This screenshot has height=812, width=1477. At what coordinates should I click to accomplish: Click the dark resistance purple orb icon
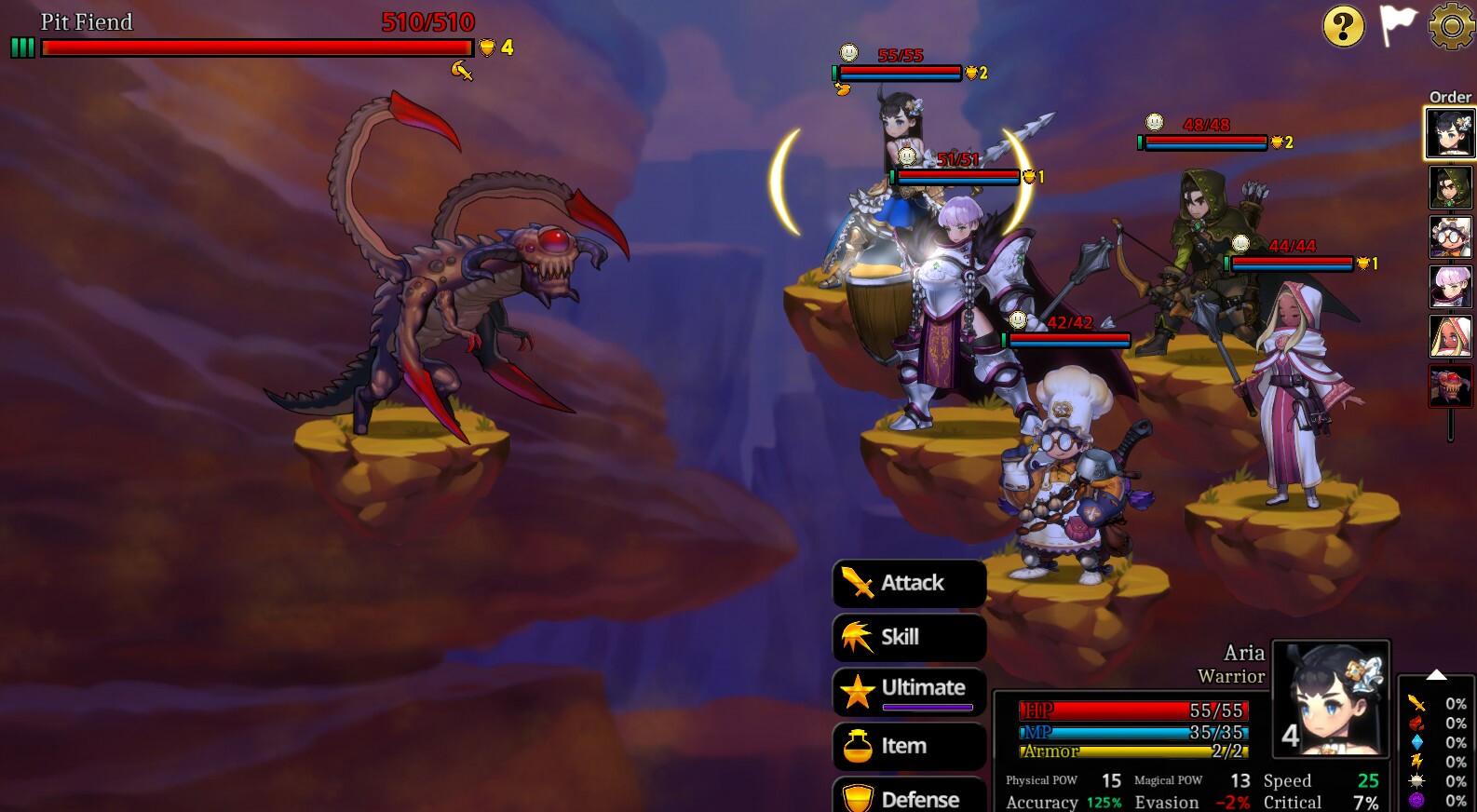coord(1417,799)
